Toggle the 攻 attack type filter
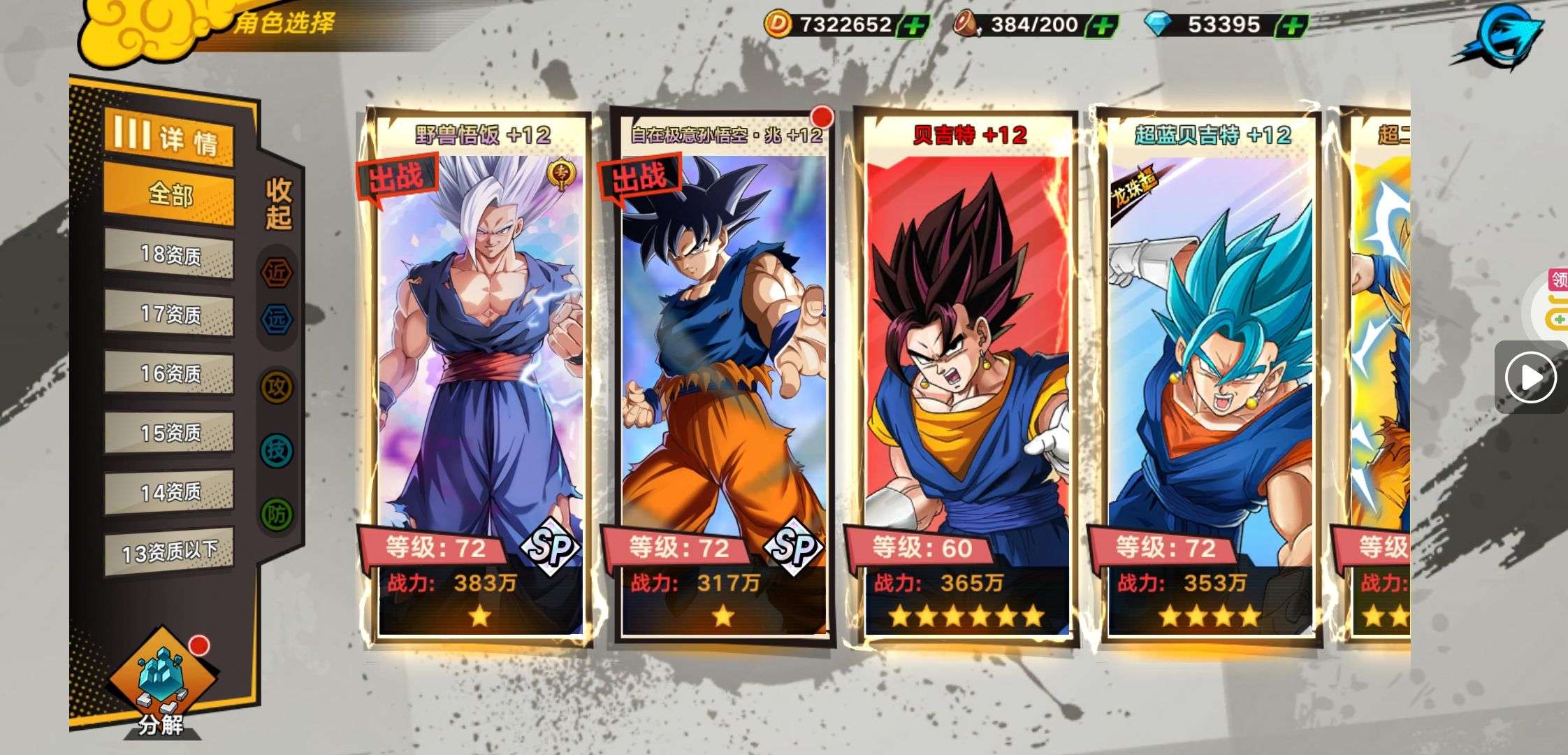The width and height of the screenshot is (1568, 755). point(277,387)
